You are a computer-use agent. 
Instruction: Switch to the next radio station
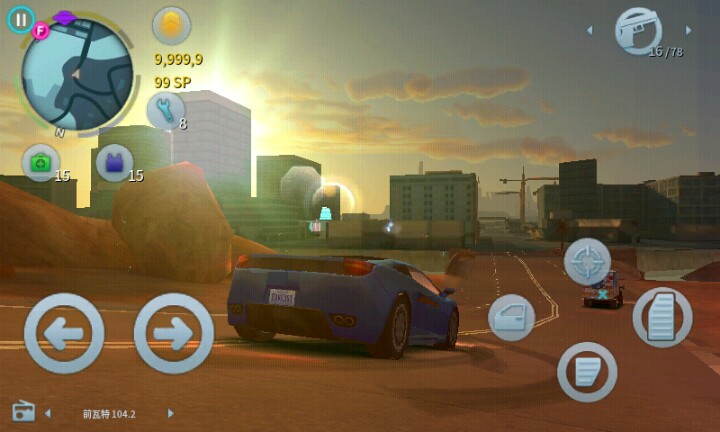click(x=170, y=413)
